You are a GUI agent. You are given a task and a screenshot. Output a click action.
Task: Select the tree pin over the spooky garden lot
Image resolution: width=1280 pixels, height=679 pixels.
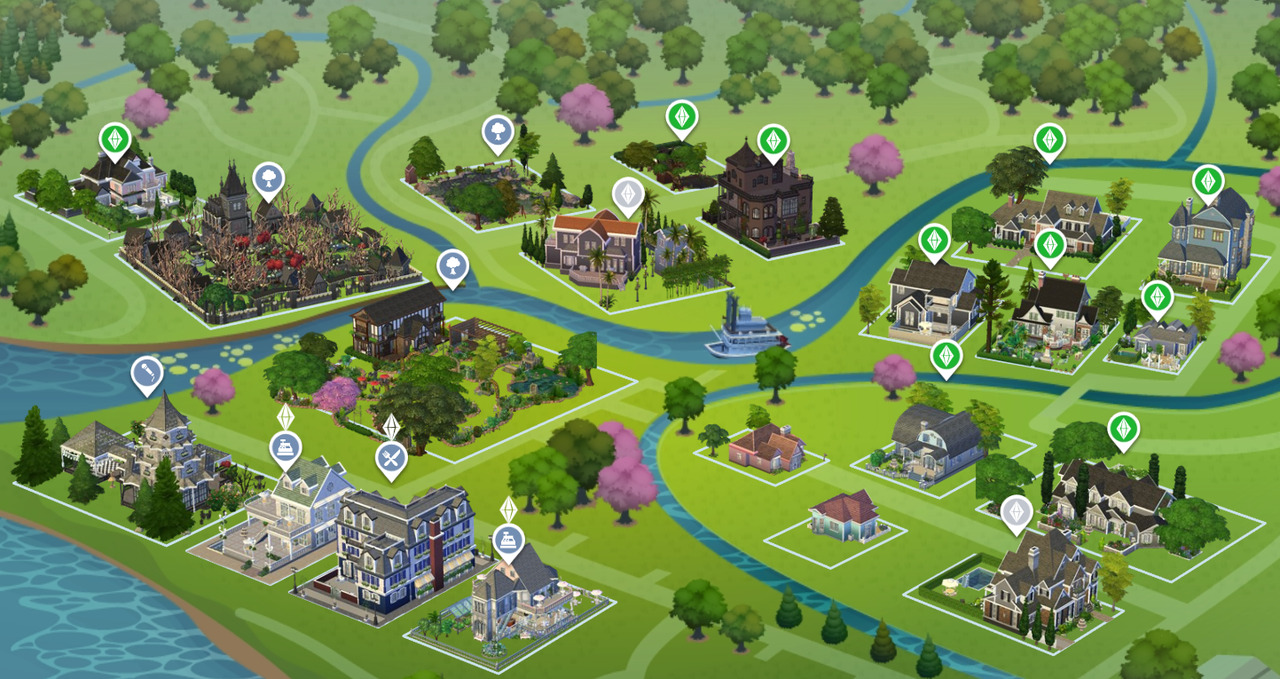tap(268, 180)
